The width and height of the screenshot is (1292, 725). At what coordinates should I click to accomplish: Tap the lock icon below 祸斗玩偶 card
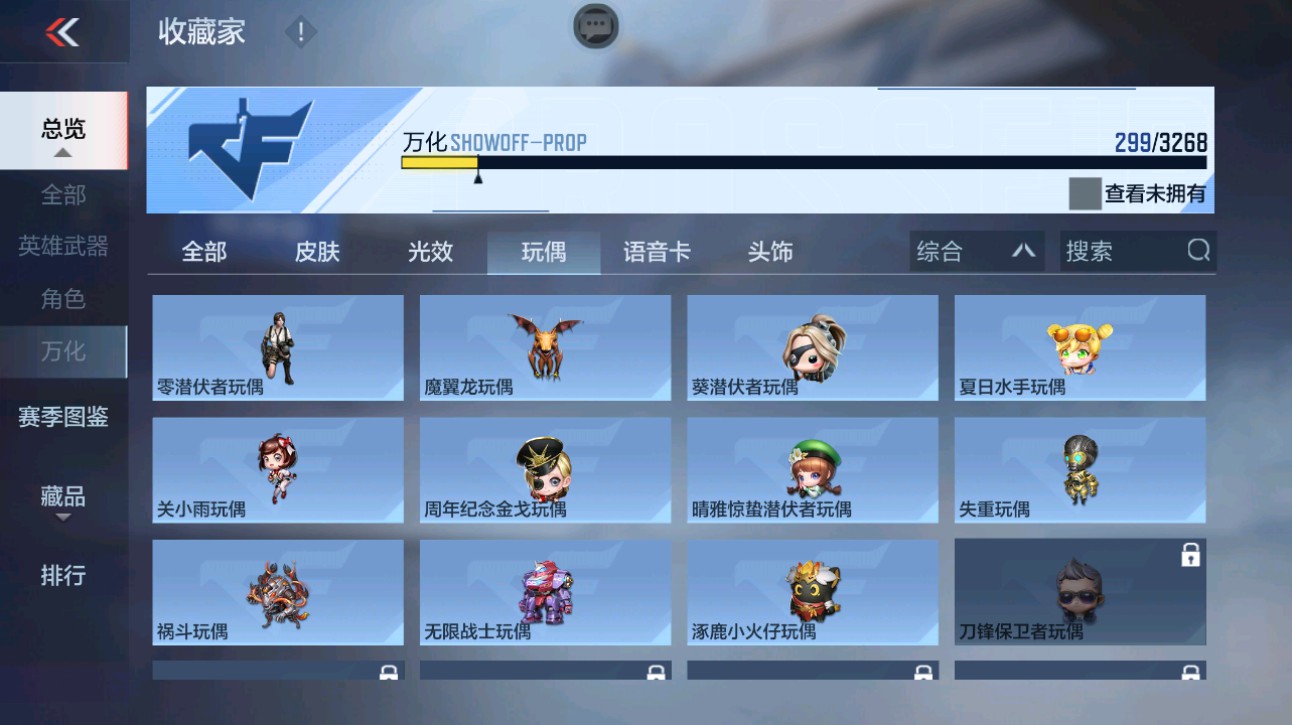click(389, 672)
